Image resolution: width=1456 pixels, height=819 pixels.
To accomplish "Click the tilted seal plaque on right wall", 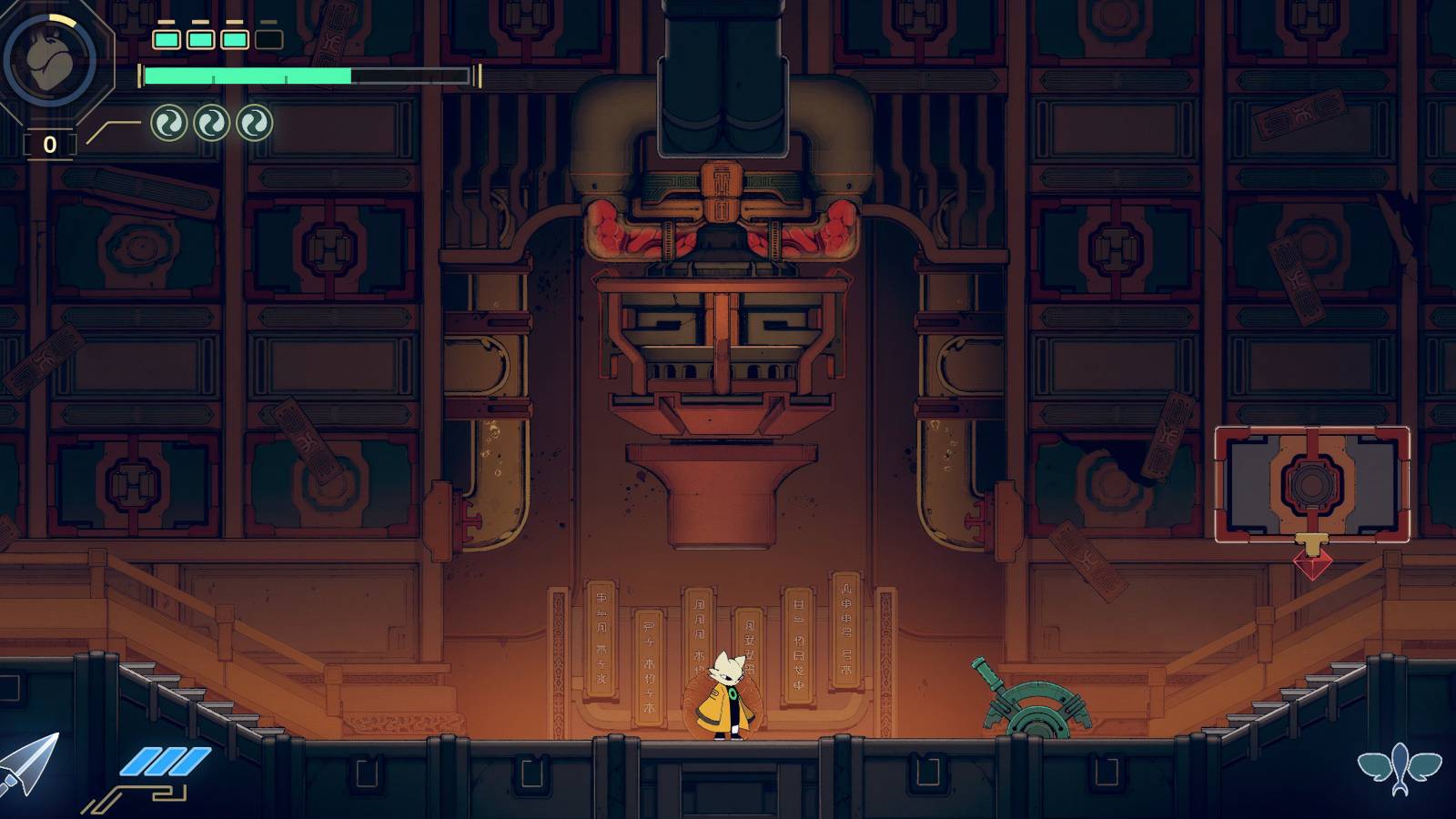I will (1295, 280).
